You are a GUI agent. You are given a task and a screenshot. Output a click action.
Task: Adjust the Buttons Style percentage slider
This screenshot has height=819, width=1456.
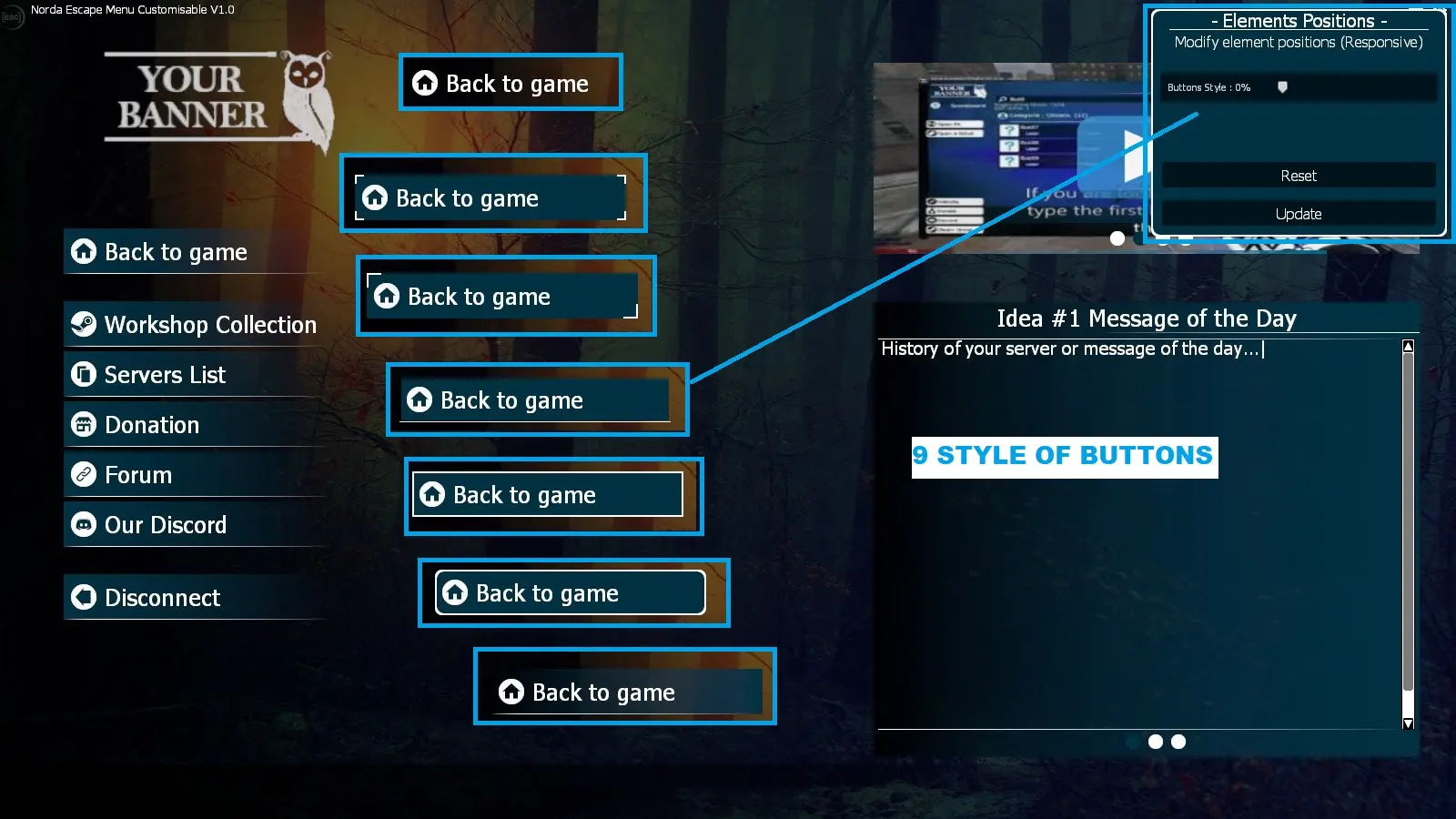pos(1319,87)
